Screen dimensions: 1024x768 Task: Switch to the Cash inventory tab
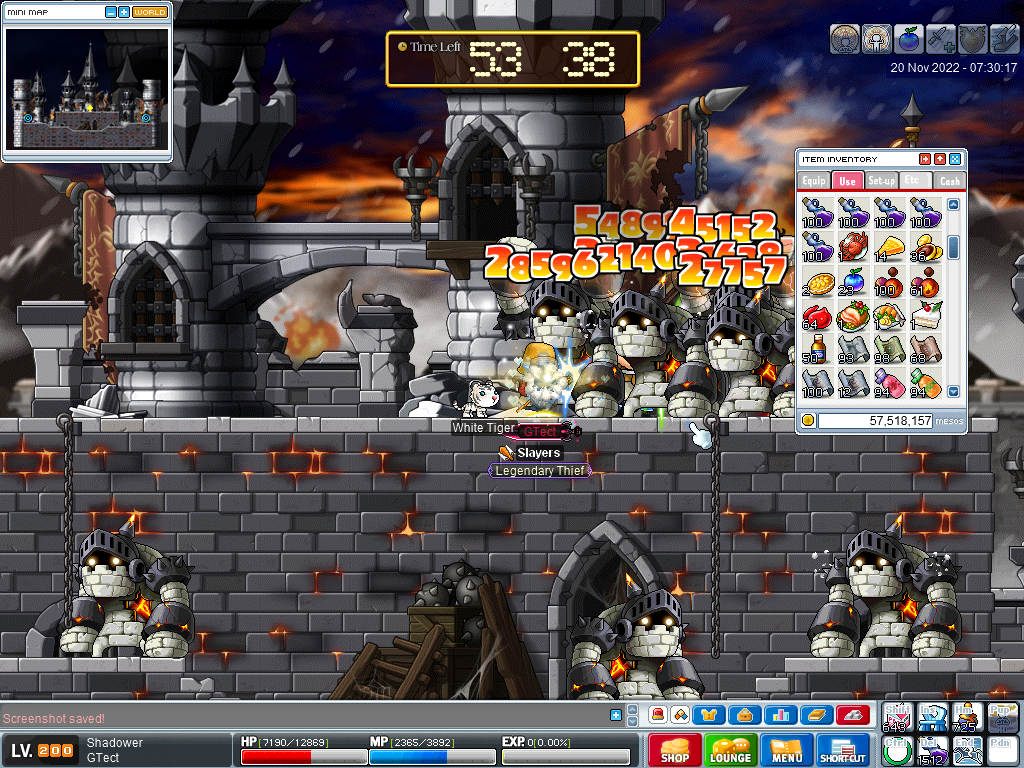(949, 181)
